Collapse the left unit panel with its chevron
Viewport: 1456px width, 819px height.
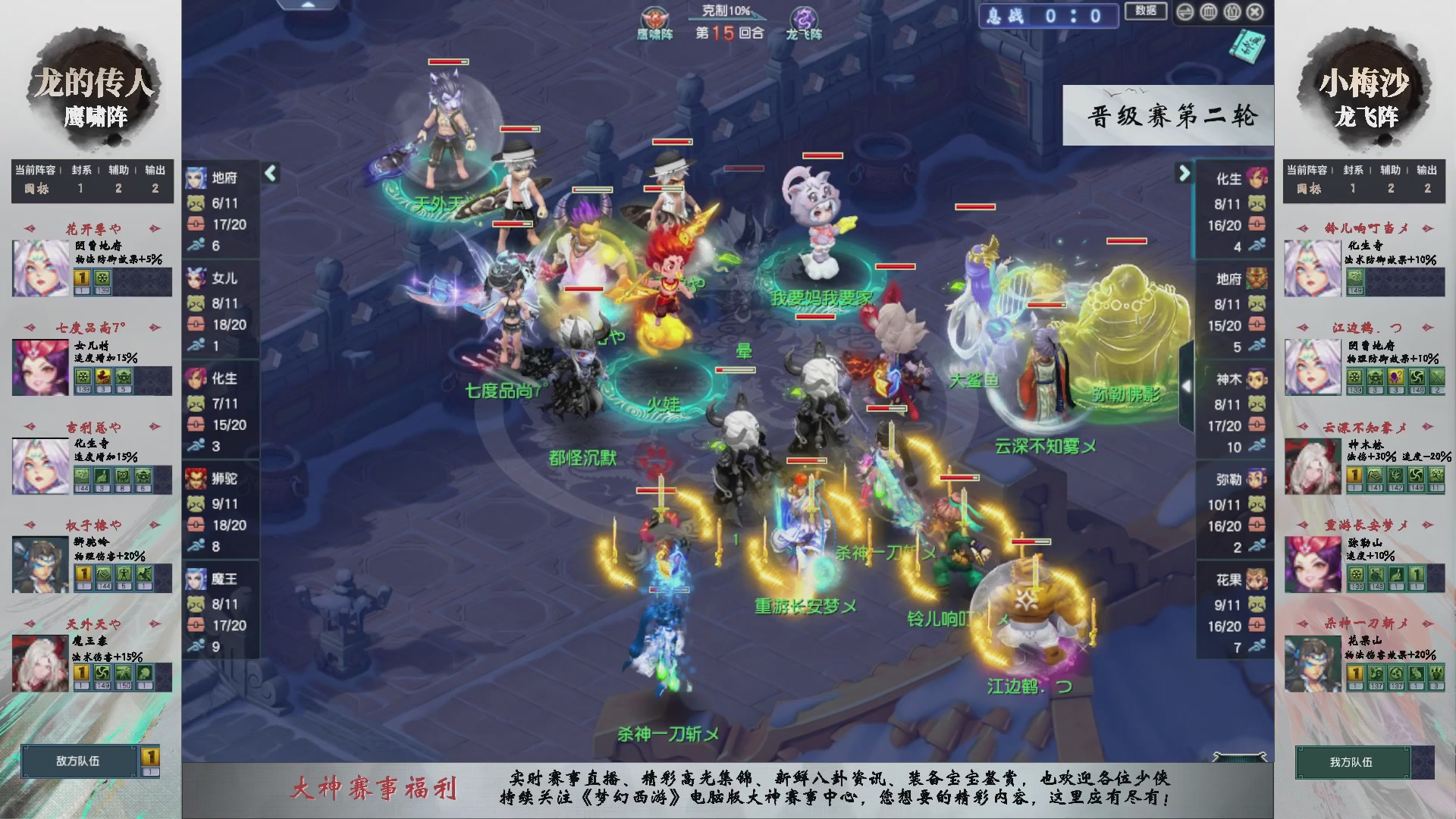pyautogui.click(x=269, y=173)
